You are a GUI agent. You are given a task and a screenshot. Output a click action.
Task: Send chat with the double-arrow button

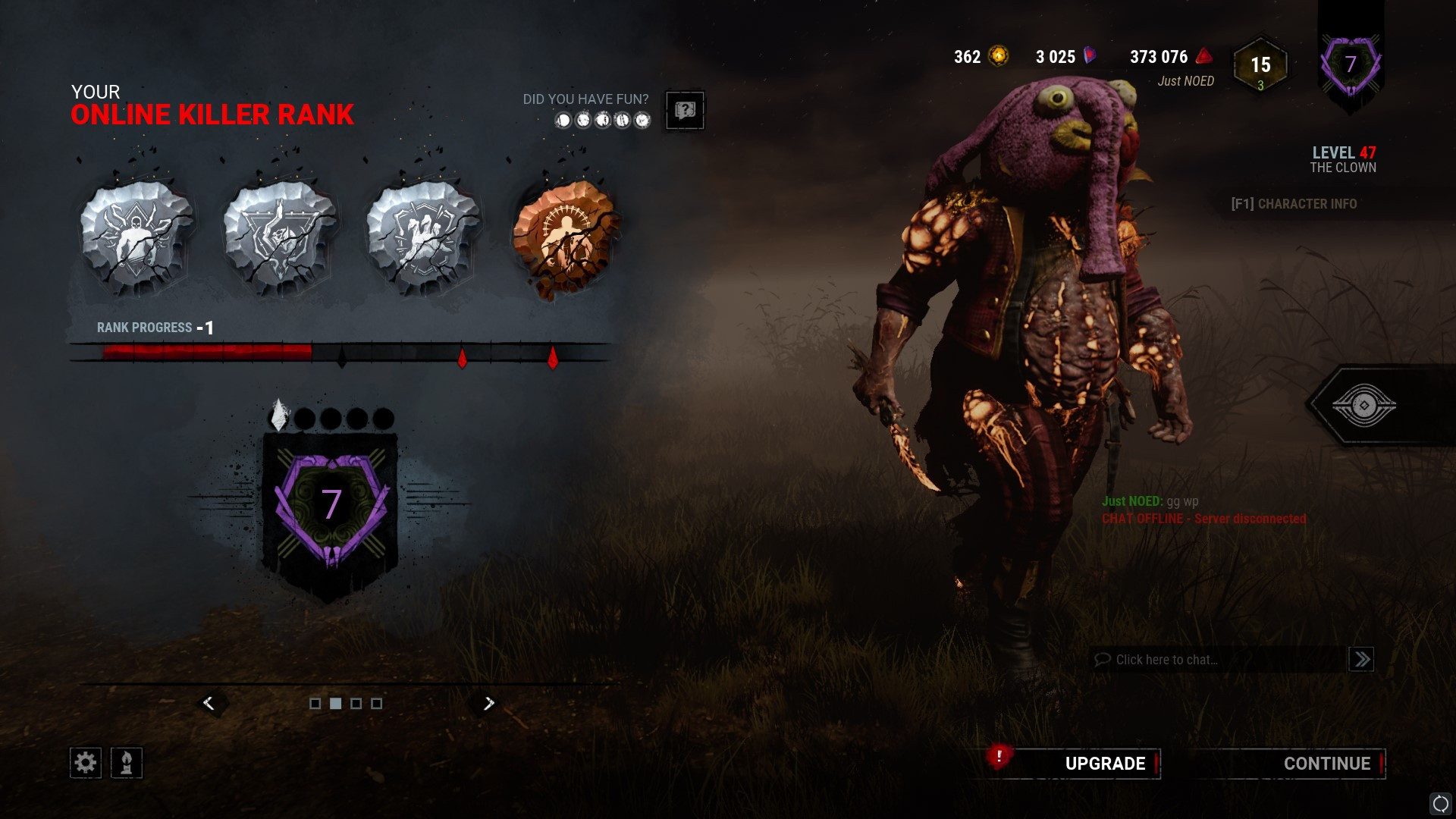click(x=1362, y=660)
